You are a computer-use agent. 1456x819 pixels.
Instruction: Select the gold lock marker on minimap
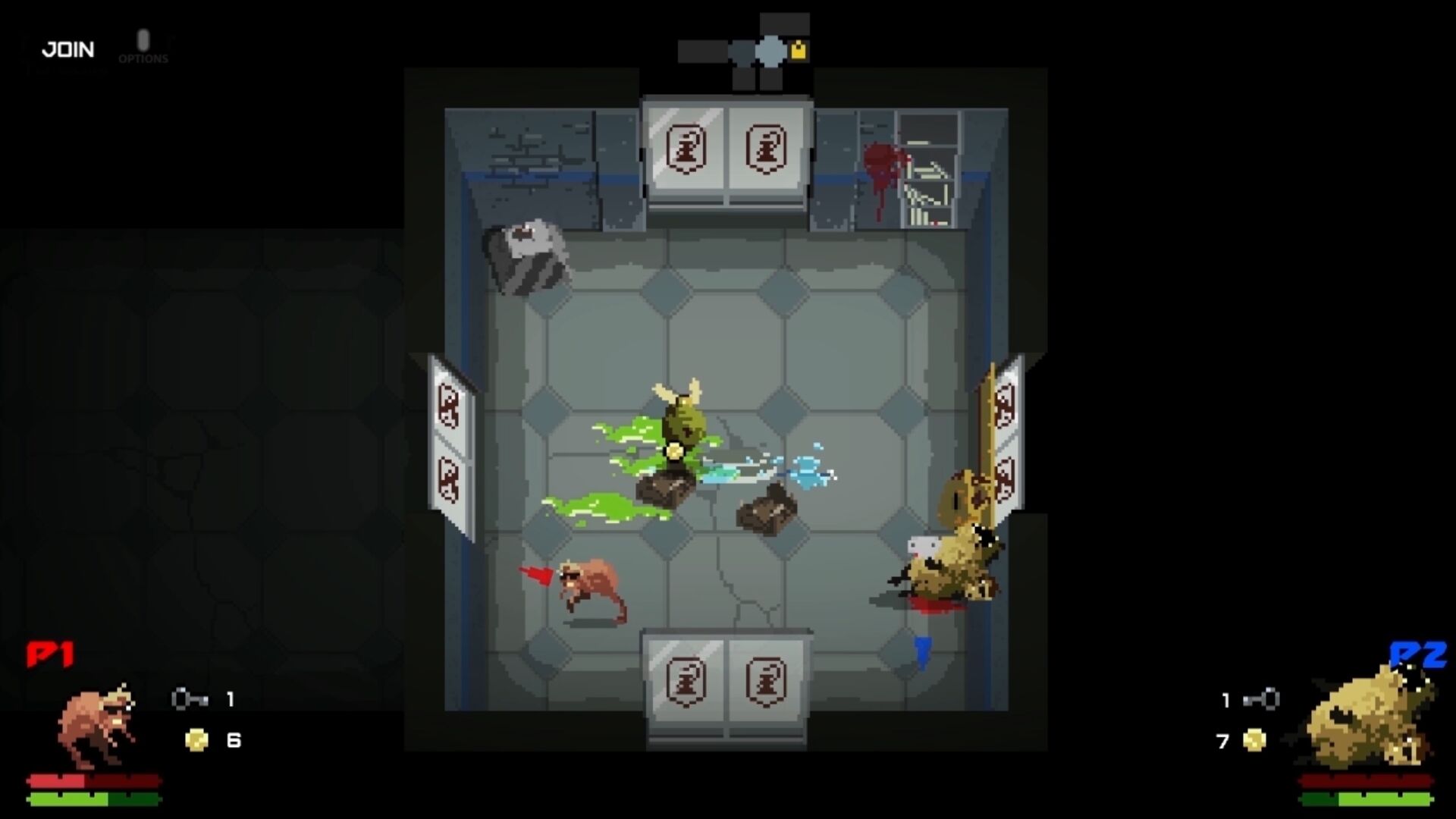(799, 51)
